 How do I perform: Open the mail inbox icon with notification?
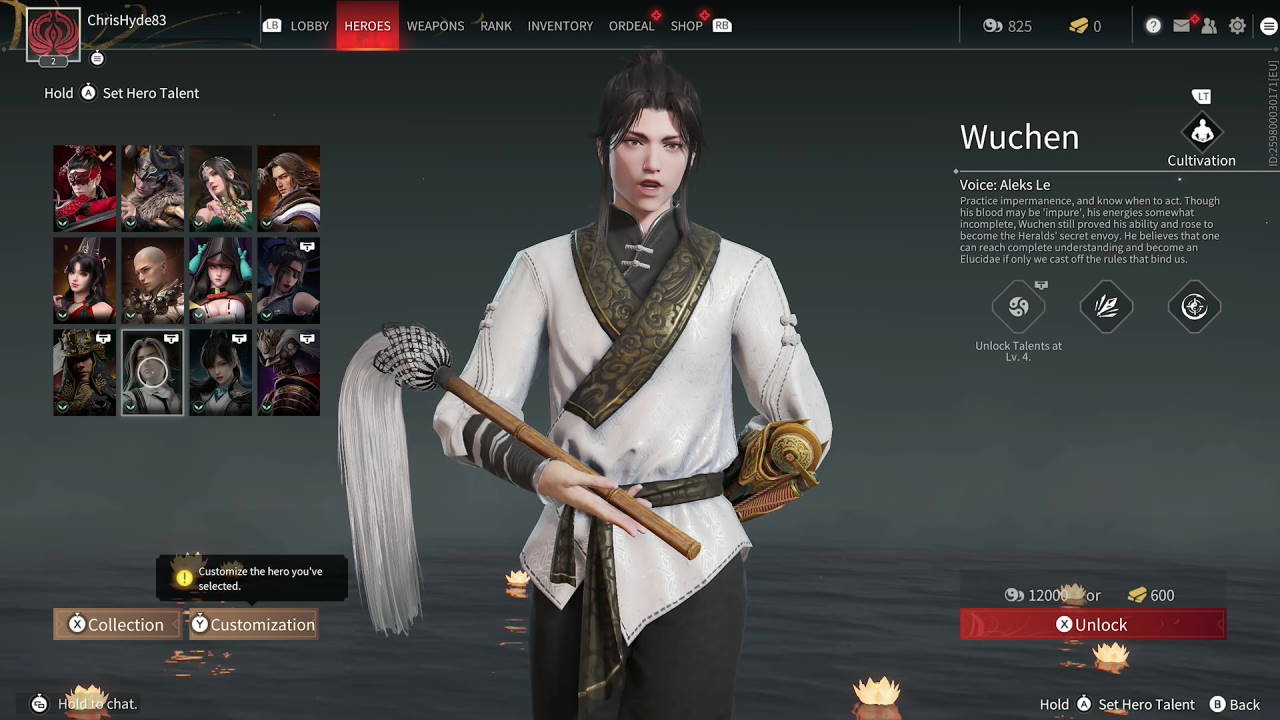[x=1182, y=25]
